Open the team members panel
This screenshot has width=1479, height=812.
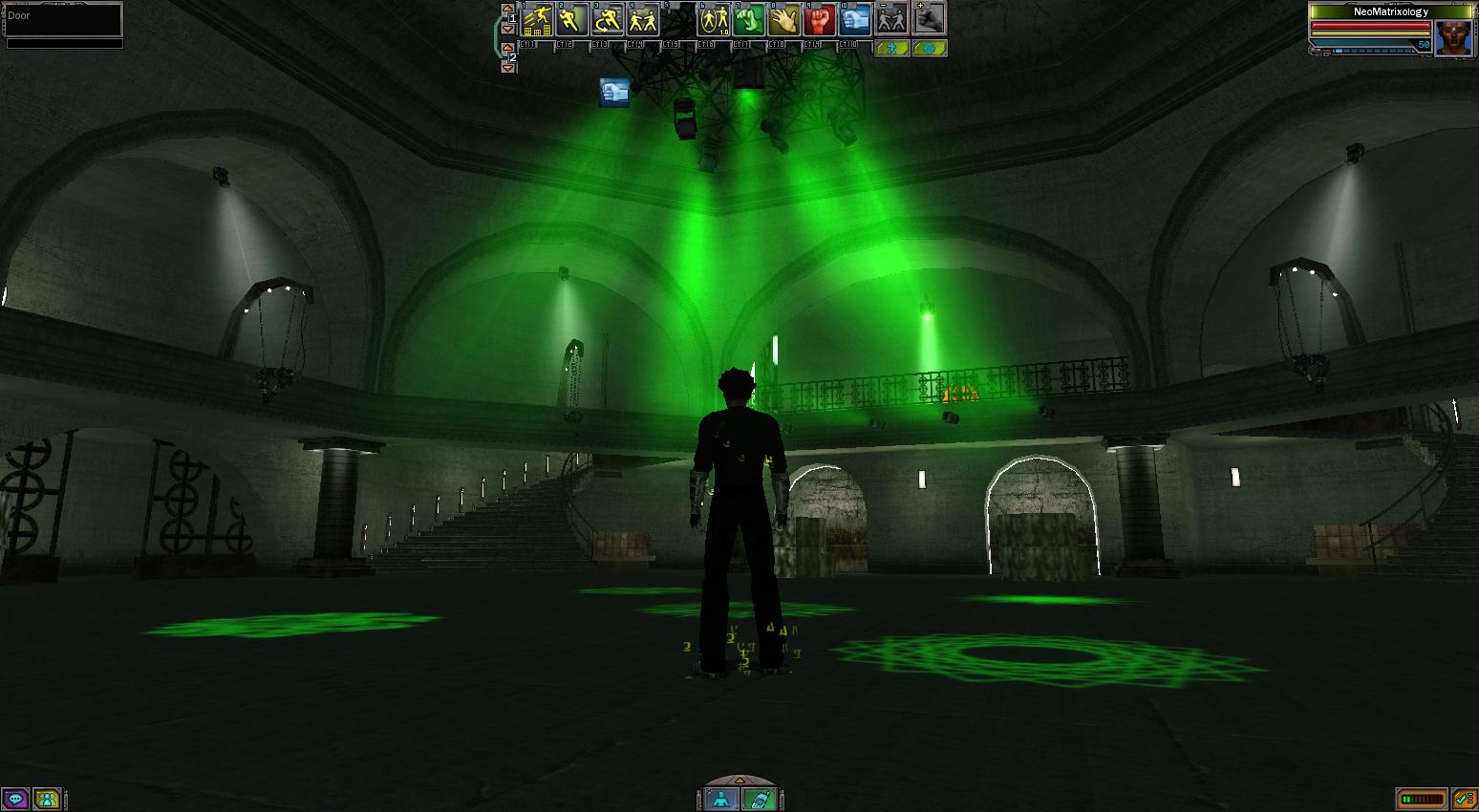pyautogui.click(x=47, y=799)
